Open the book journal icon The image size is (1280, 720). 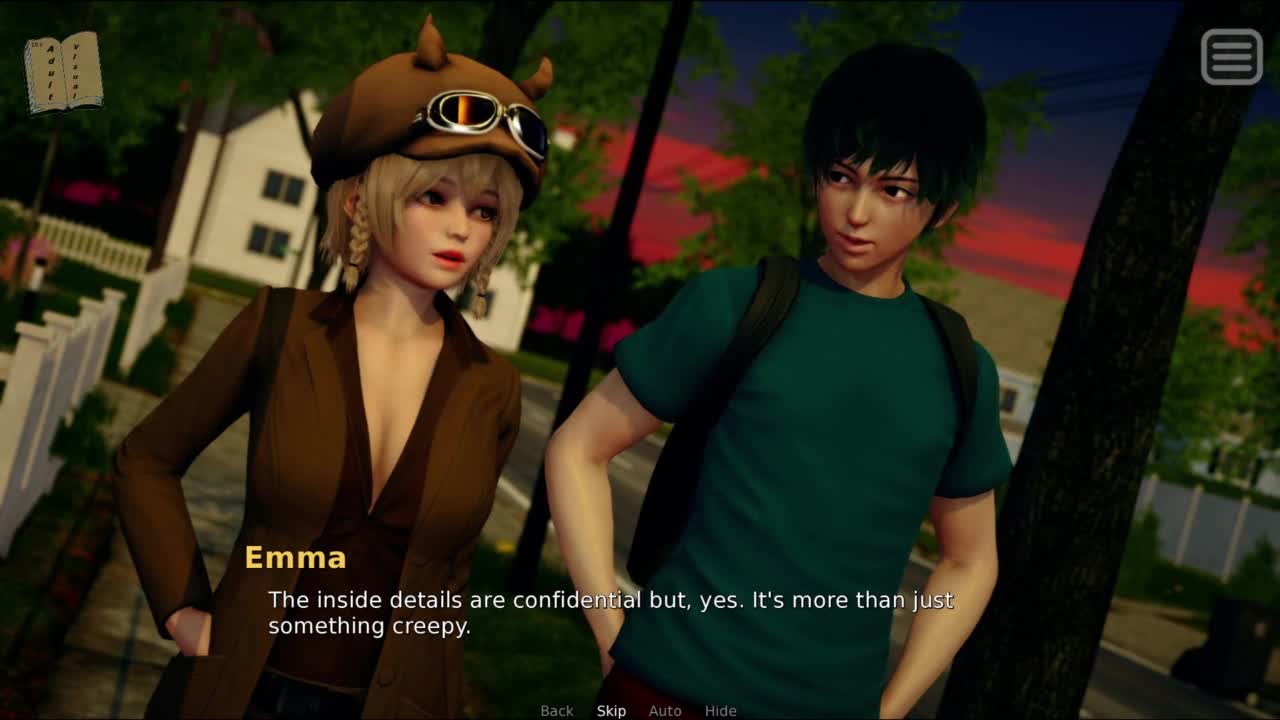pos(63,72)
